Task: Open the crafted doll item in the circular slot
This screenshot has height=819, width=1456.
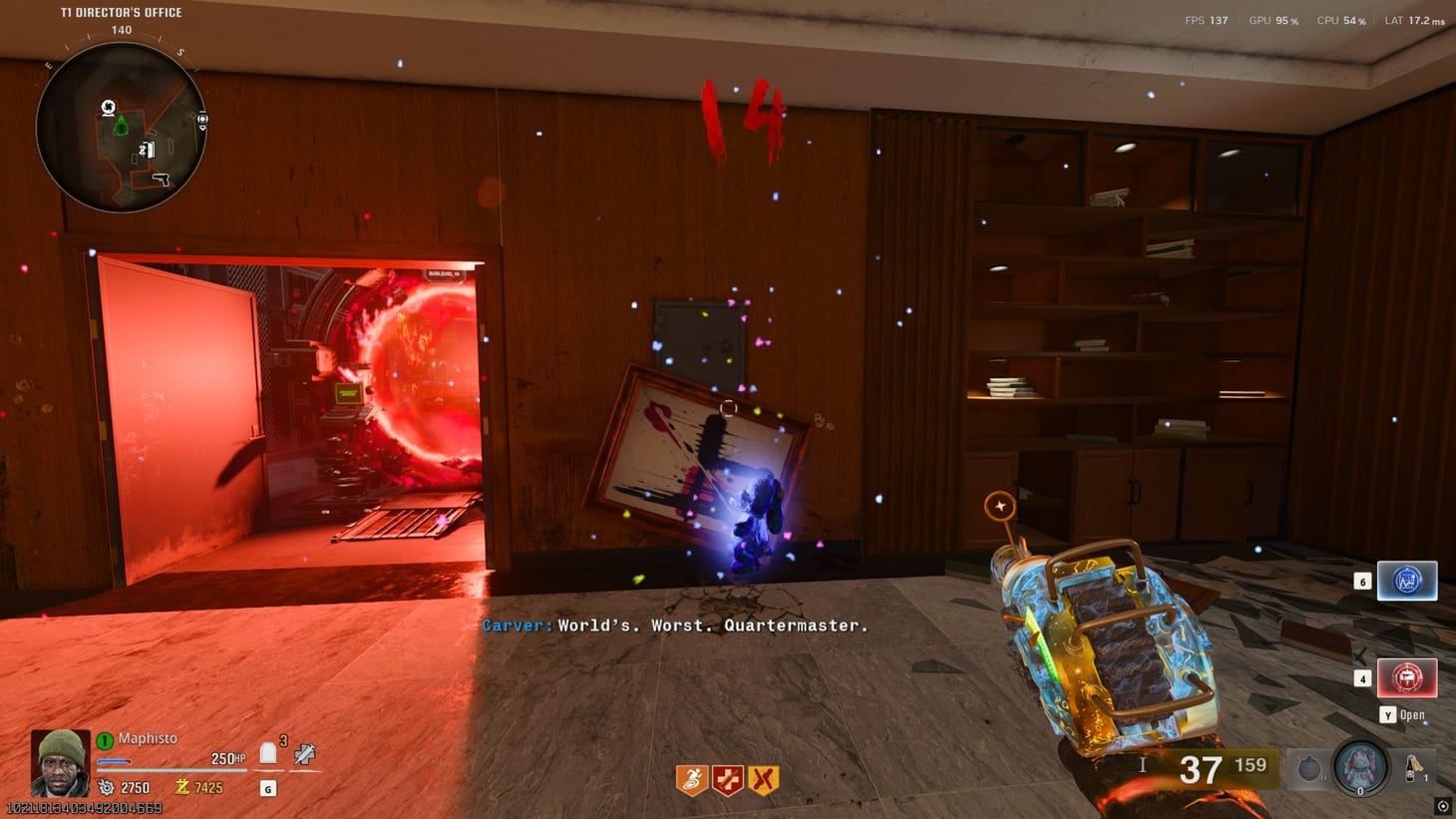Action: click(1360, 768)
